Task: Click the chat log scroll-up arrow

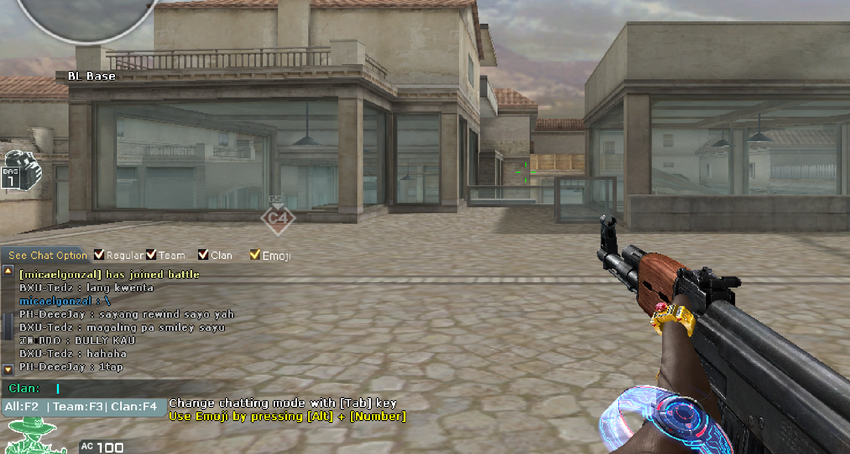Action: click(7, 271)
